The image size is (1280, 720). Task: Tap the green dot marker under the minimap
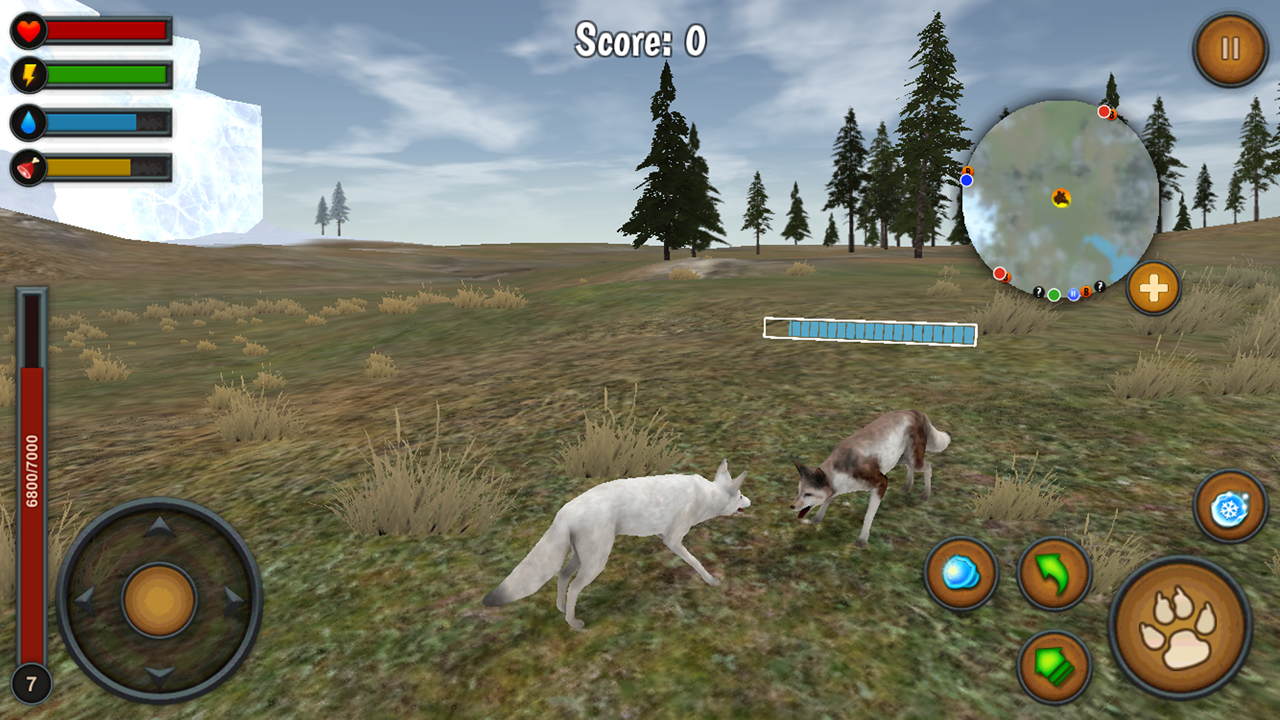tap(1054, 294)
